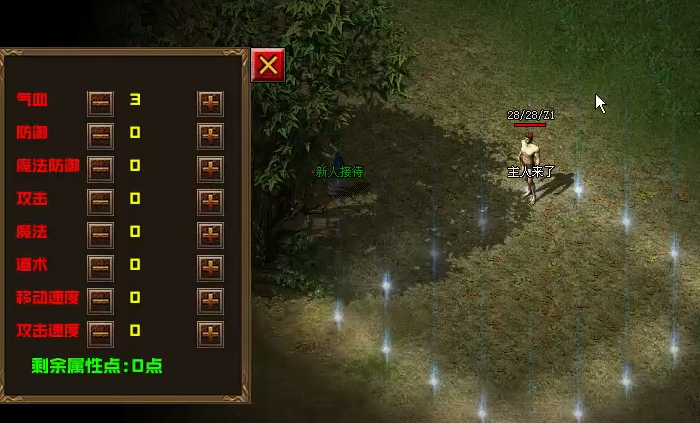This screenshot has width=700, height=423.
Task: Decrease 魔法防御 with its minus button
Action: 101,168
